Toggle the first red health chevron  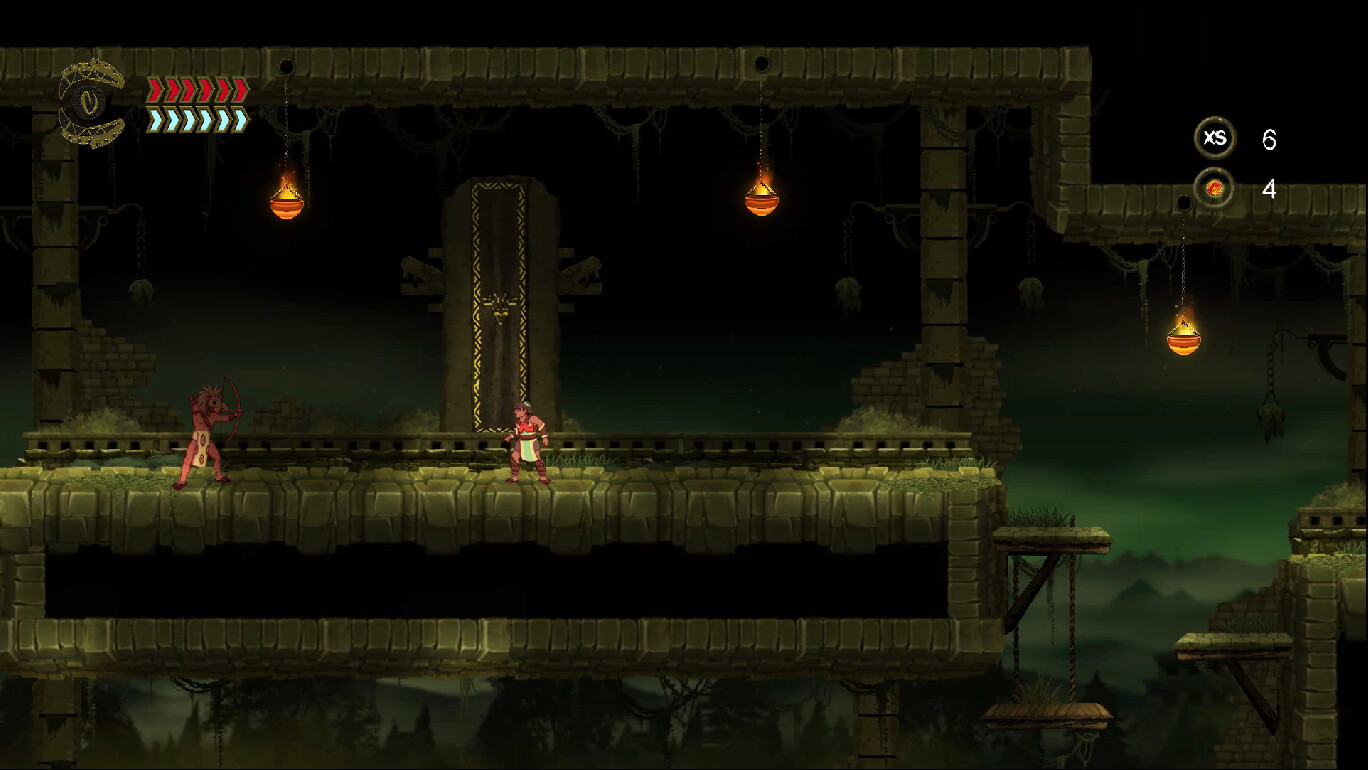tap(155, 90)
